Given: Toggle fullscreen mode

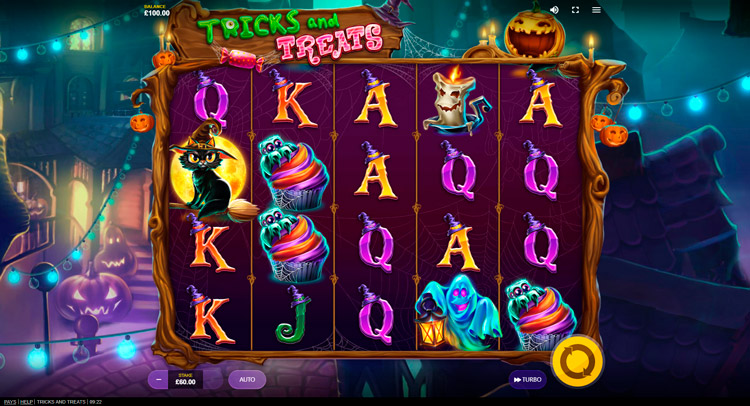Looking at the screenshot, I should click(575, 10).
